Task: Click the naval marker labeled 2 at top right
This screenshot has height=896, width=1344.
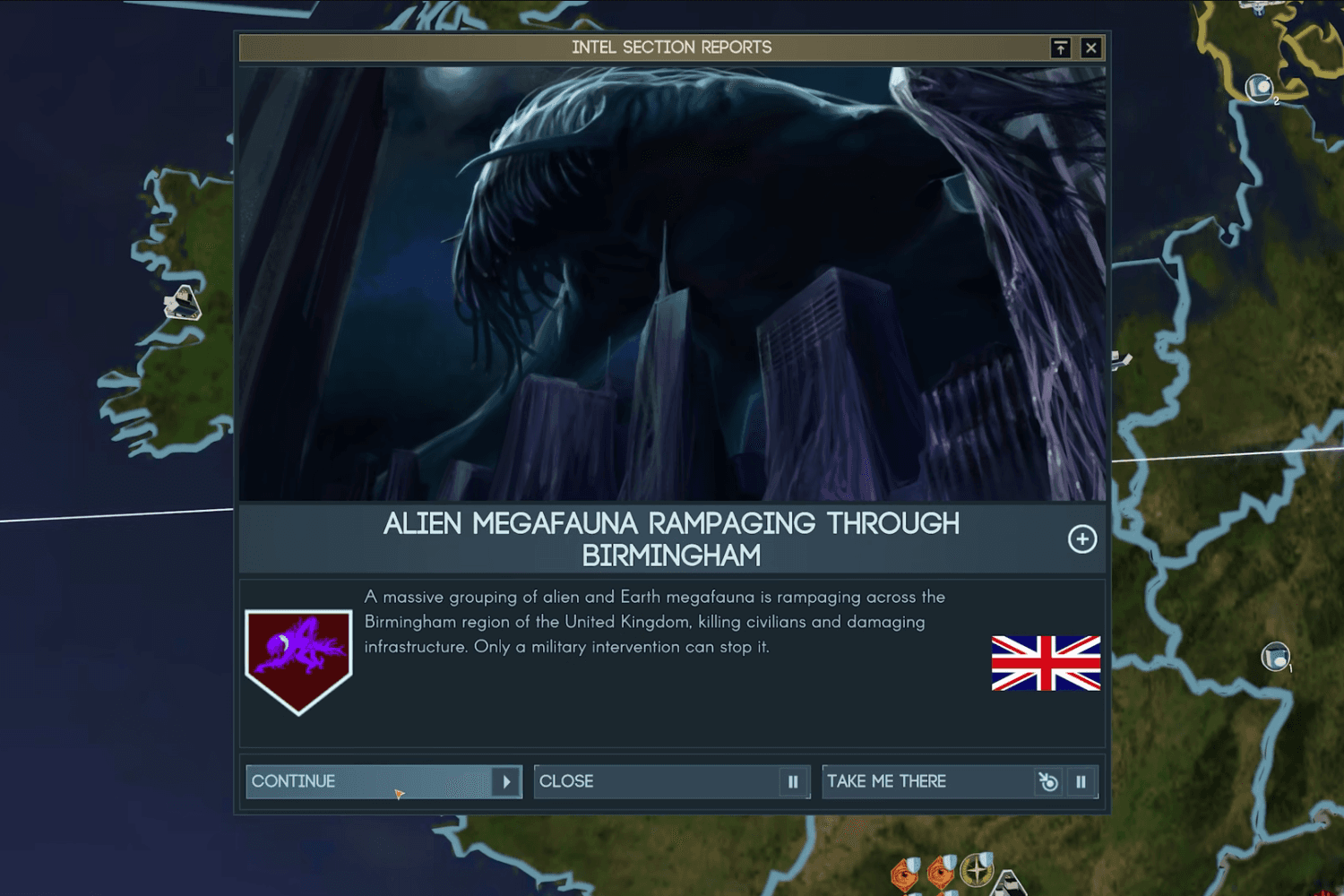Action: 1258,87
